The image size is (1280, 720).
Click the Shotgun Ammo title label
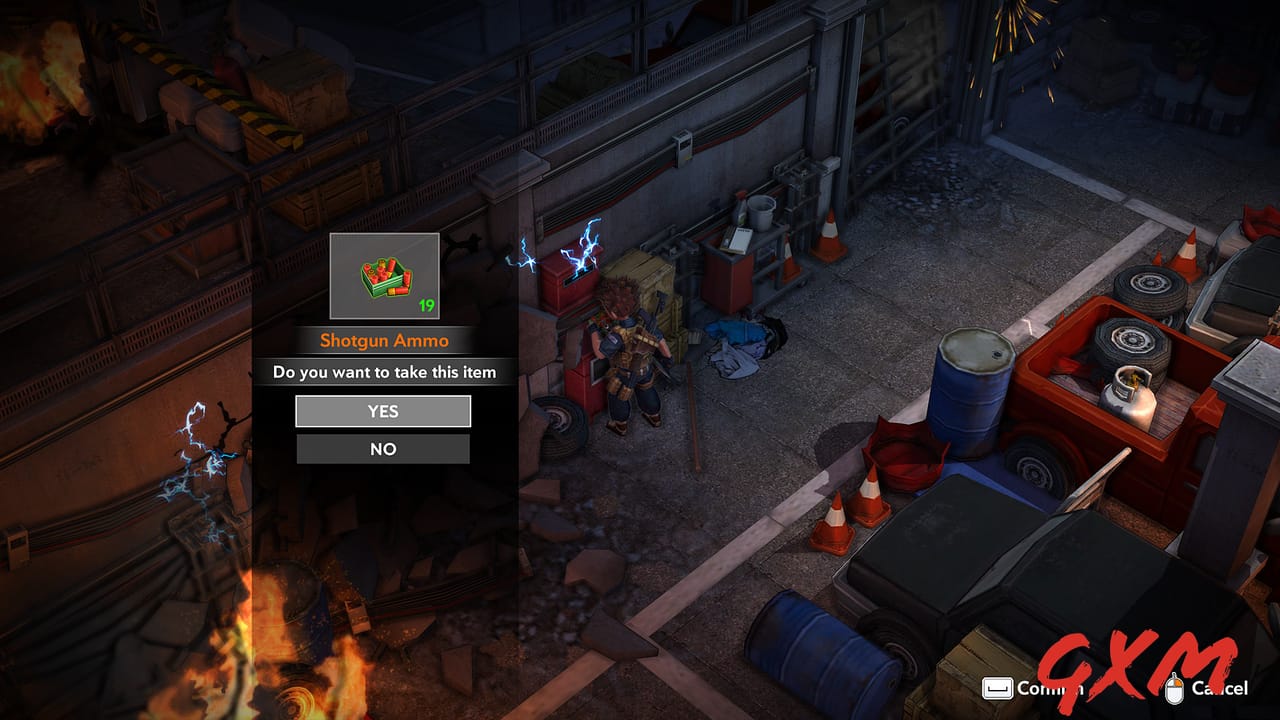coord(383,340)
